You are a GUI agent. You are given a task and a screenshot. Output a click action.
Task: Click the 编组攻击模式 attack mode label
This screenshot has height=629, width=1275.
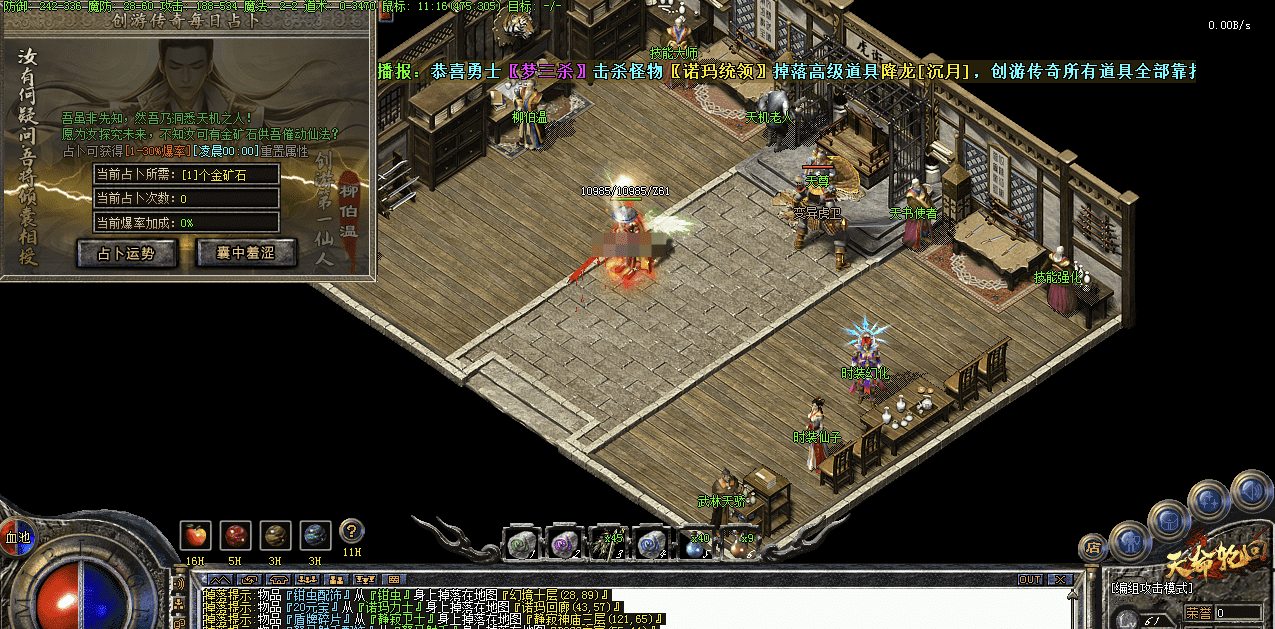click(1151, 588)
